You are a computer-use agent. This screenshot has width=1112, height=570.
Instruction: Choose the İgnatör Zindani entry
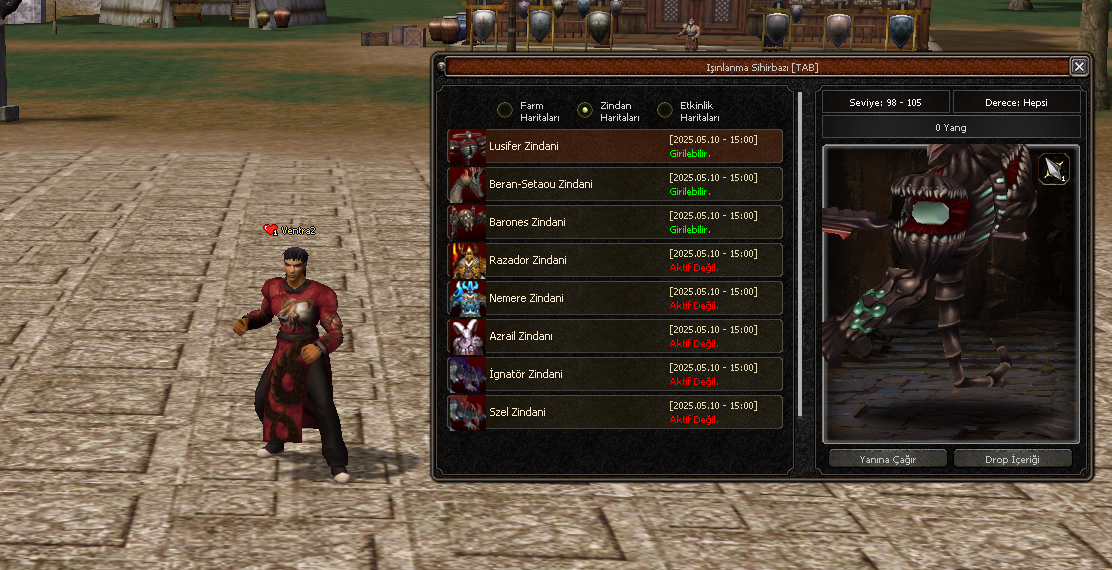tap(615, 374)
